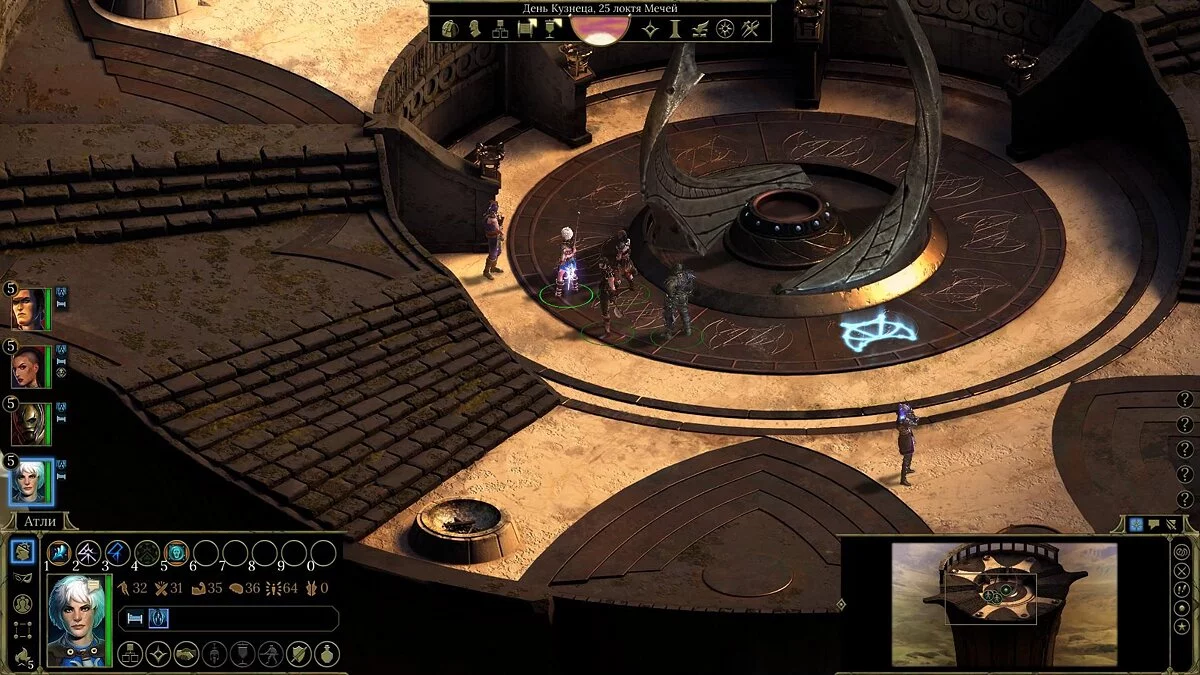Open the potion flask quick-item button

[327, 654]
